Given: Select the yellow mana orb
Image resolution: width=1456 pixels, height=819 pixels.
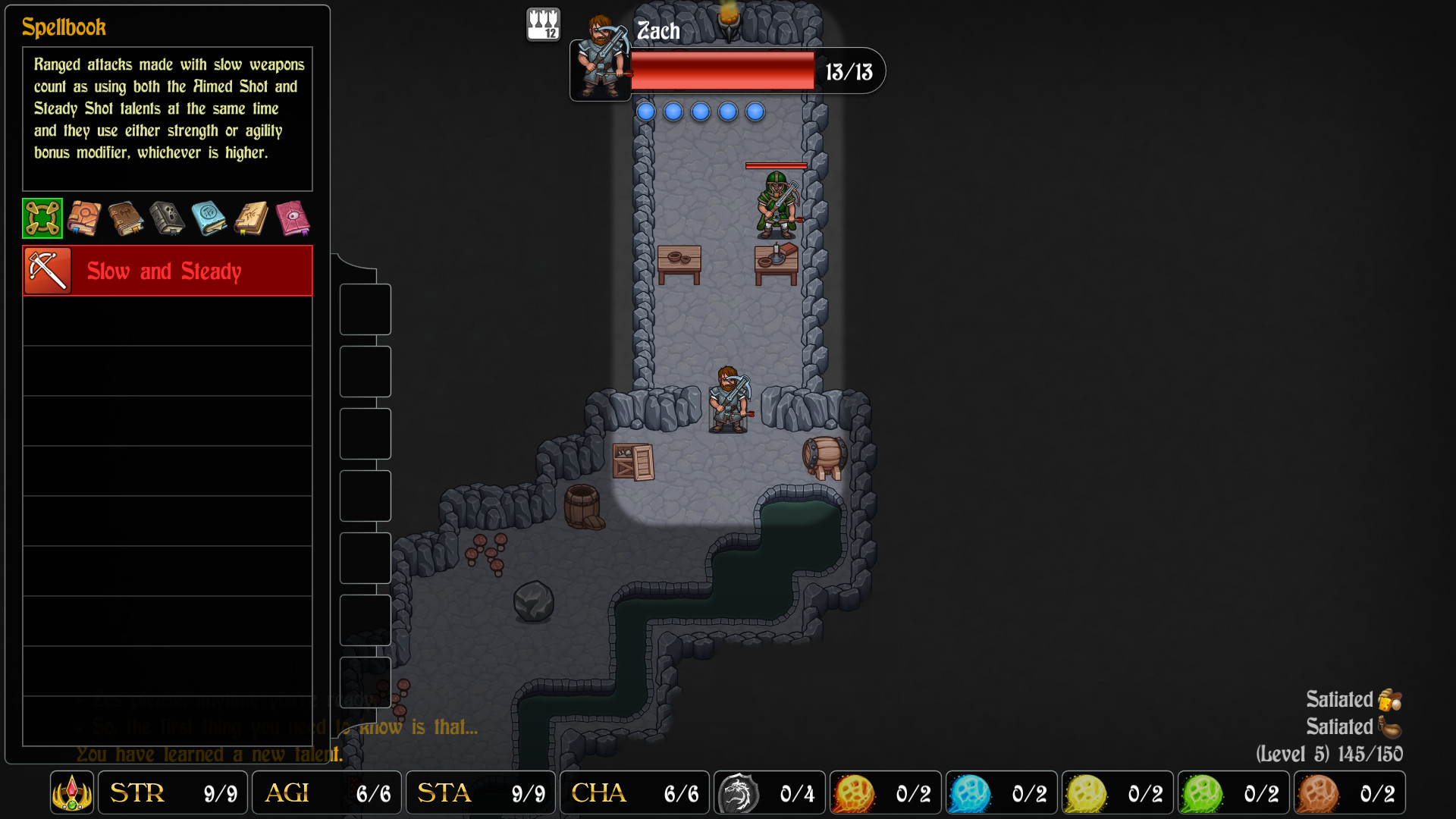Looking at the screenshot, I should tap(1086, 793).
